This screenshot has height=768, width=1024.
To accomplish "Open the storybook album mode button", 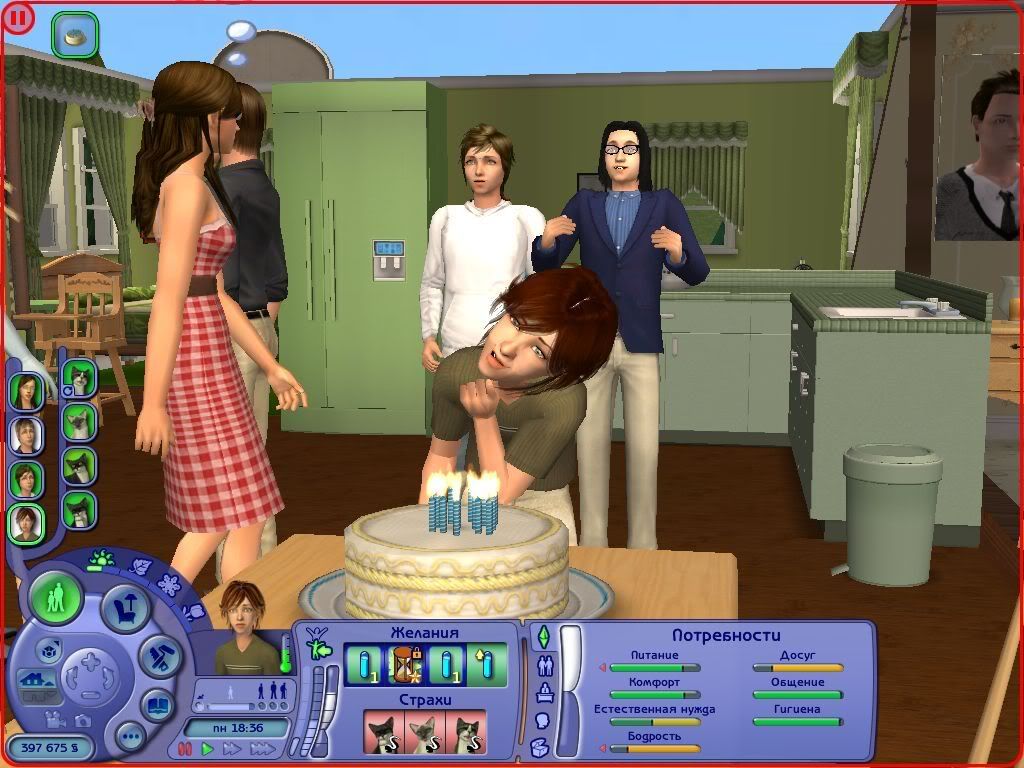I will tap(157, 705).
